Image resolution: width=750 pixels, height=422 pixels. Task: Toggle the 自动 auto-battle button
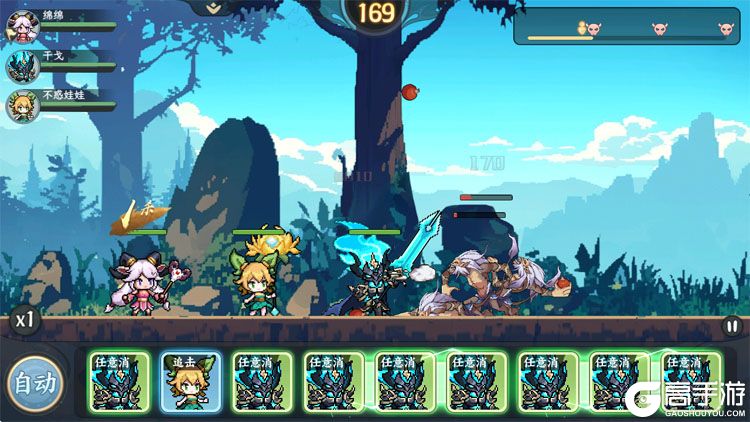click(34, 382)
